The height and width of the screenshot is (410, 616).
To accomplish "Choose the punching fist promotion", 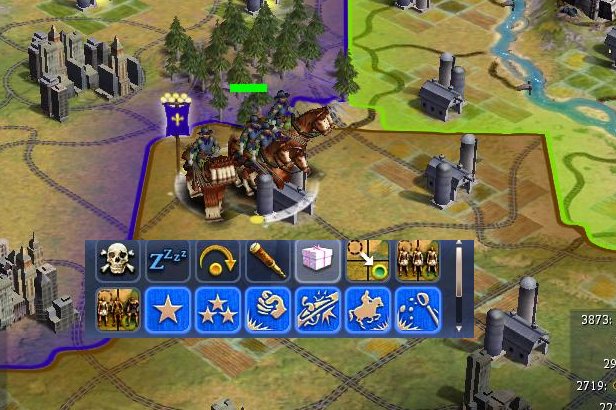I will point(266,309).
